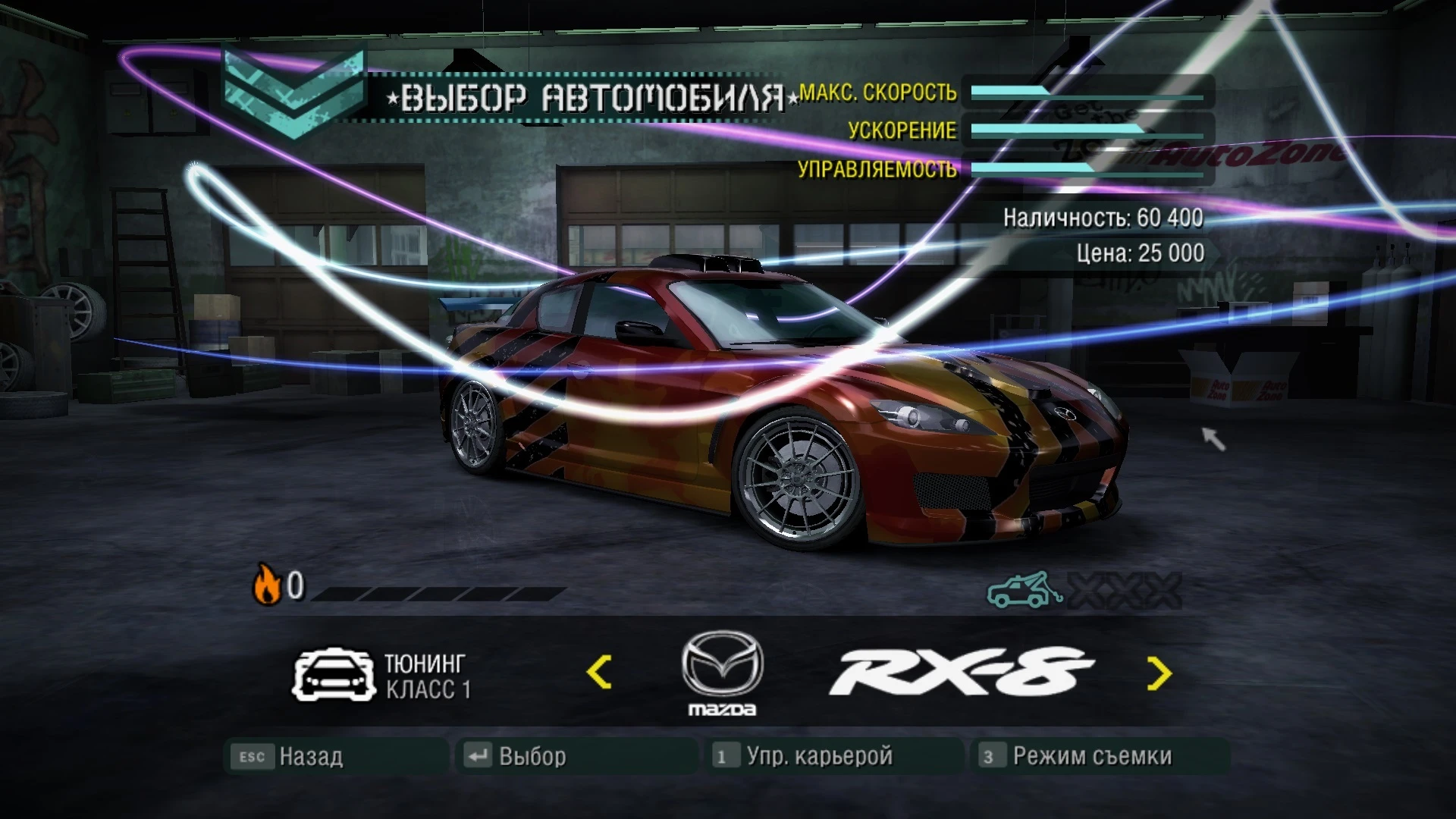Click Выбор to confirm the car

pyautogui.click(x=532, y=755)
